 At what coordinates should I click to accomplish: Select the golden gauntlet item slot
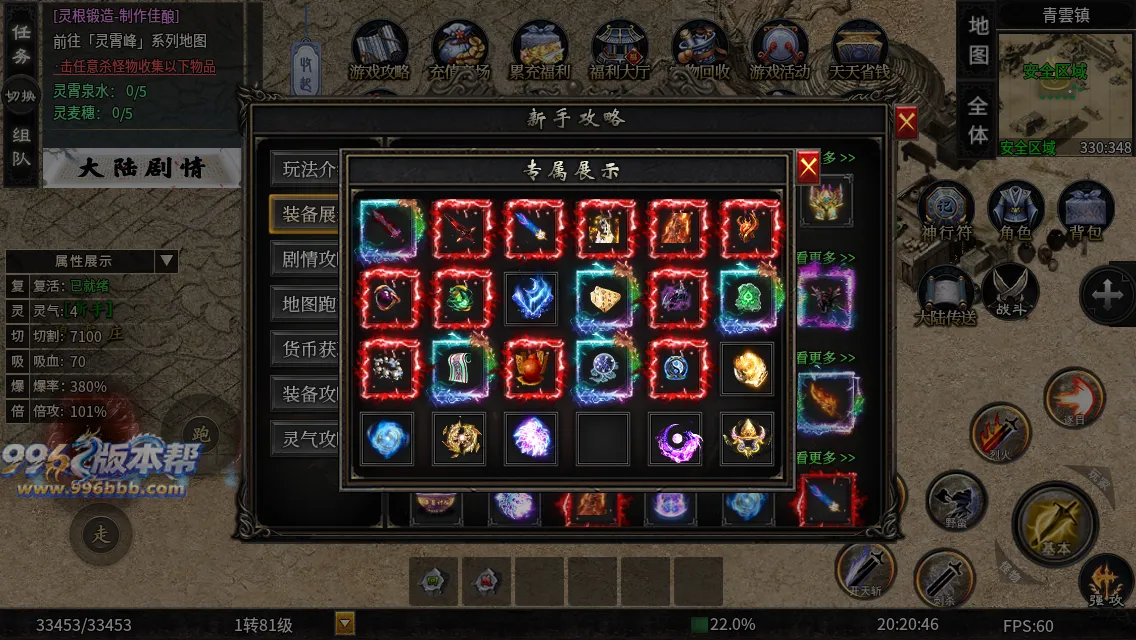coord(746,369)
